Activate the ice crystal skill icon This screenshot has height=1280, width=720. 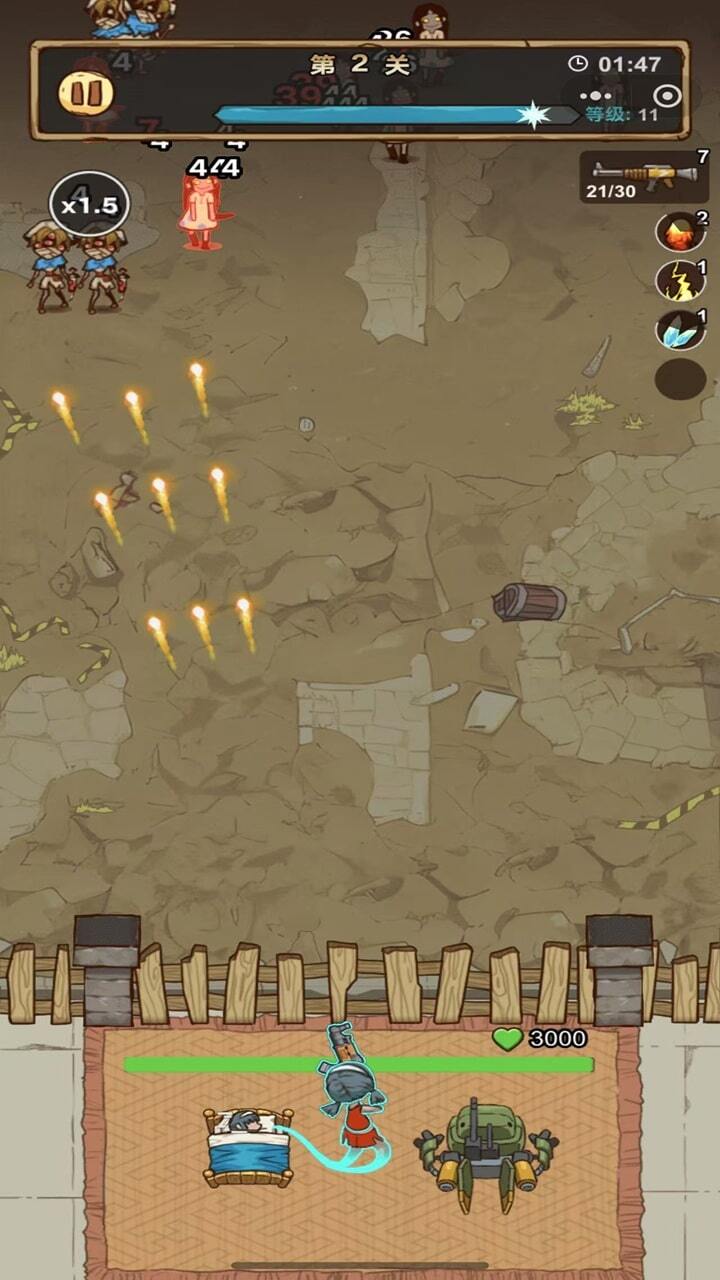[x=679, y=330]
